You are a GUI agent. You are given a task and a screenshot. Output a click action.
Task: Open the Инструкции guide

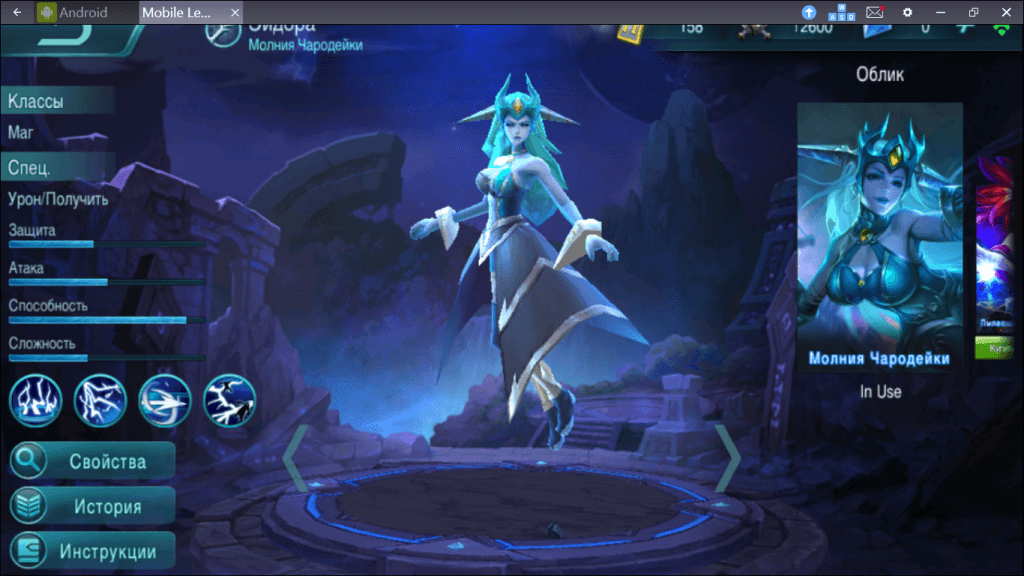(92, 551)
